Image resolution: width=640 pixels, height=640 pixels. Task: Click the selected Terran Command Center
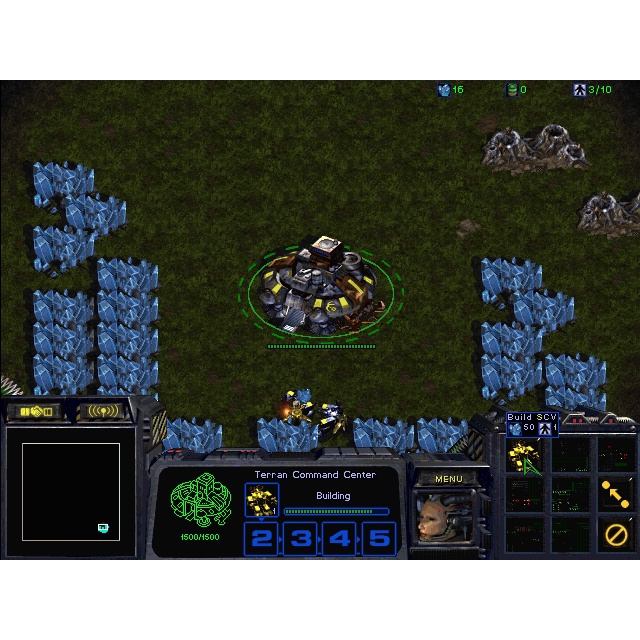315,288
